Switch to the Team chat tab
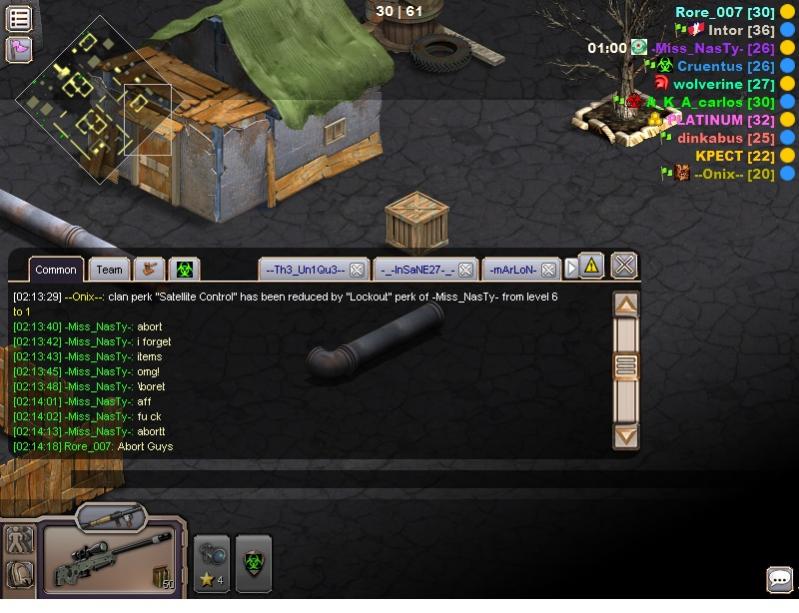This screenshot has height=613, width=799. point(109,270)
